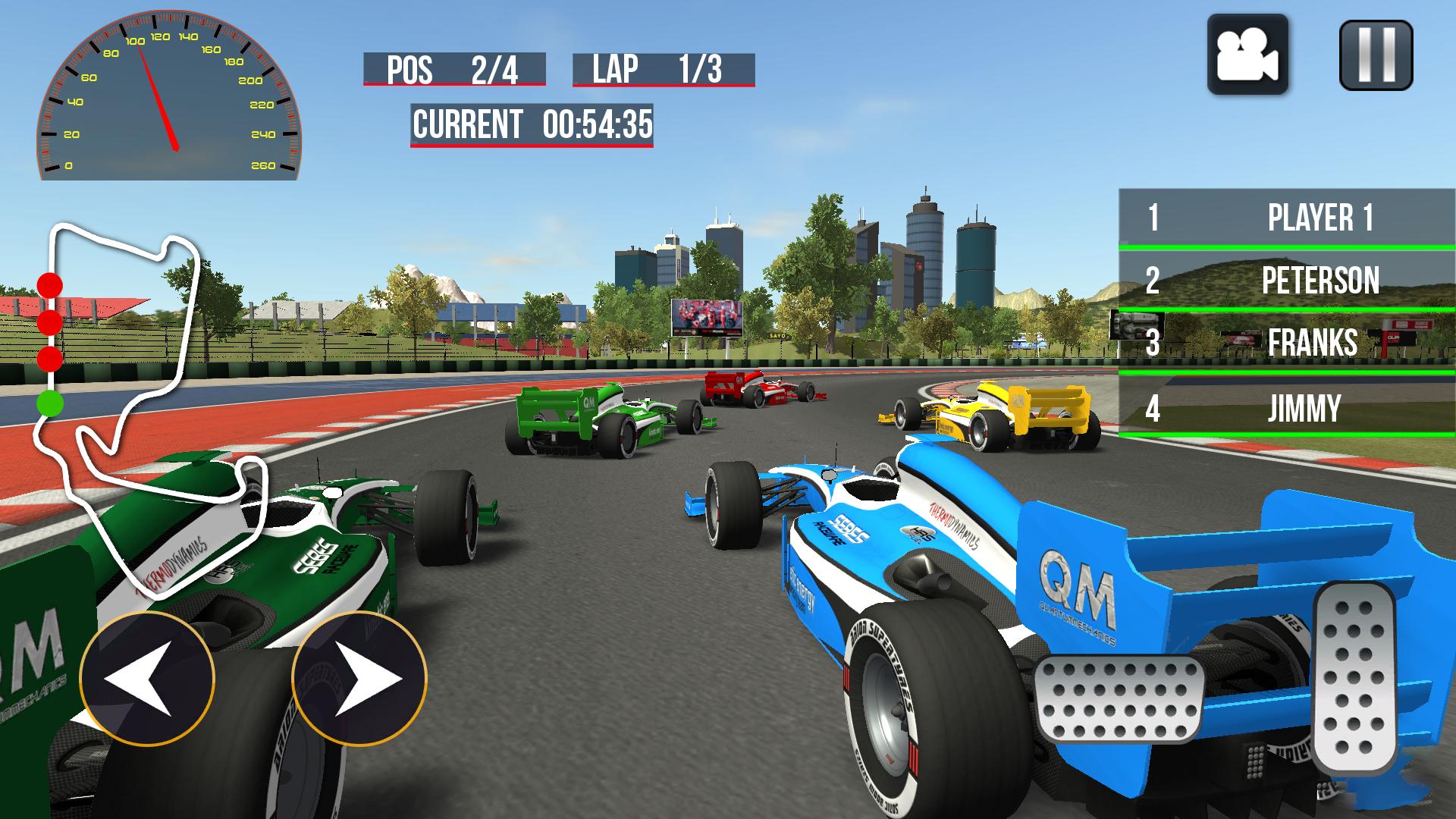Select Player 1 leaderboard row

point(1287,218)
